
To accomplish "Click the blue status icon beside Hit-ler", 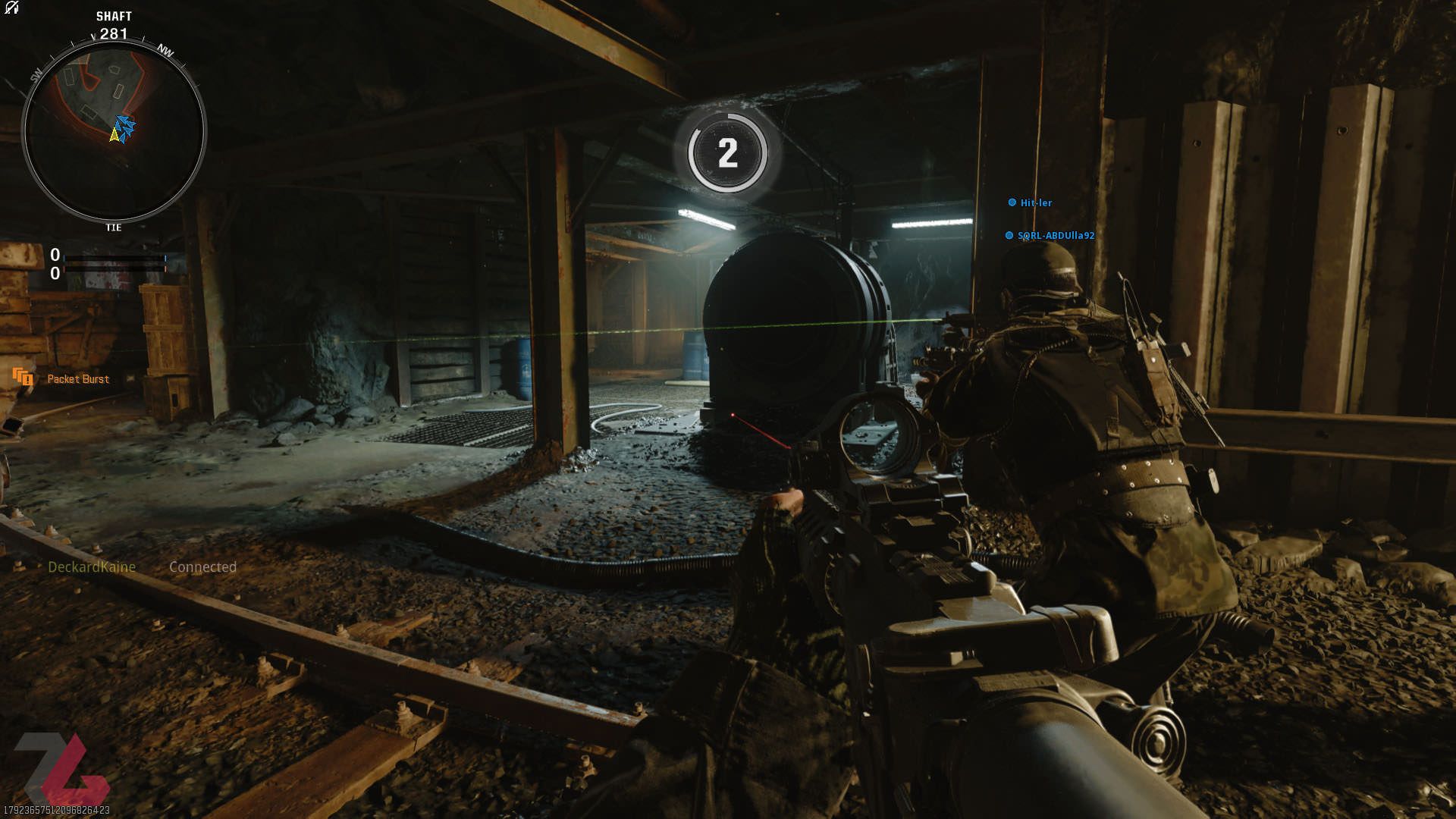I will [x=1011, y=202].
